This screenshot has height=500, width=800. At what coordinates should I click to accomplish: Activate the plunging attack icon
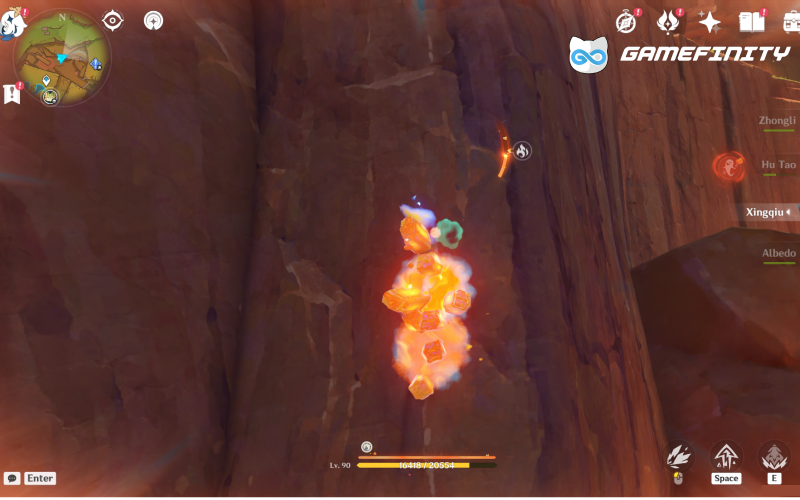pos(680,457)
